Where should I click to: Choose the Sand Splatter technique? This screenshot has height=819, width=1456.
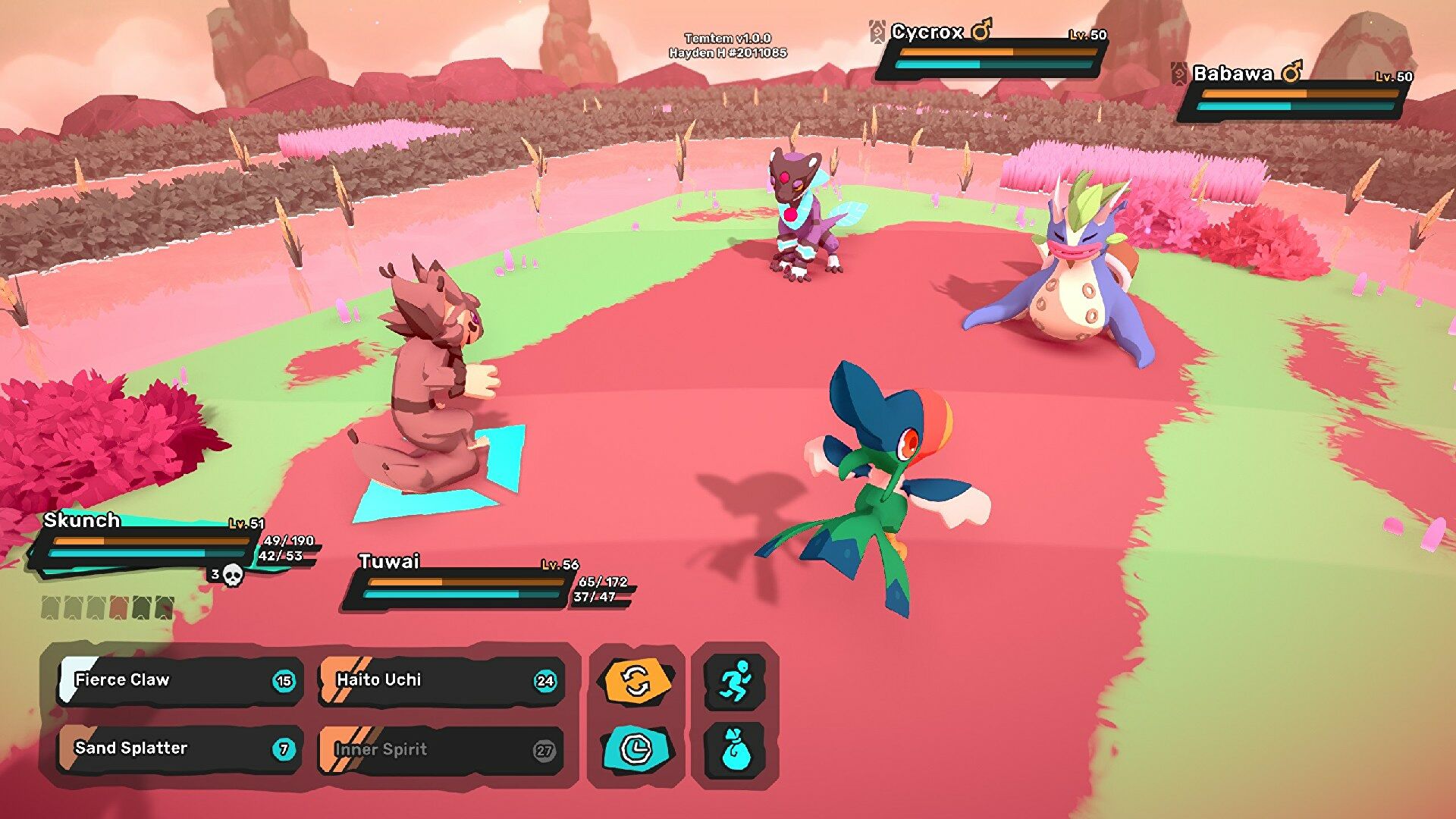click(x=180, y=748)
